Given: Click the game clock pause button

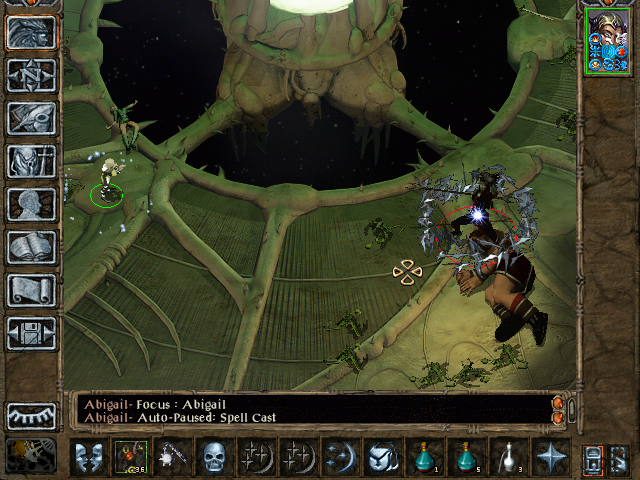Looking at the screenshot, I should pos(32,455).
